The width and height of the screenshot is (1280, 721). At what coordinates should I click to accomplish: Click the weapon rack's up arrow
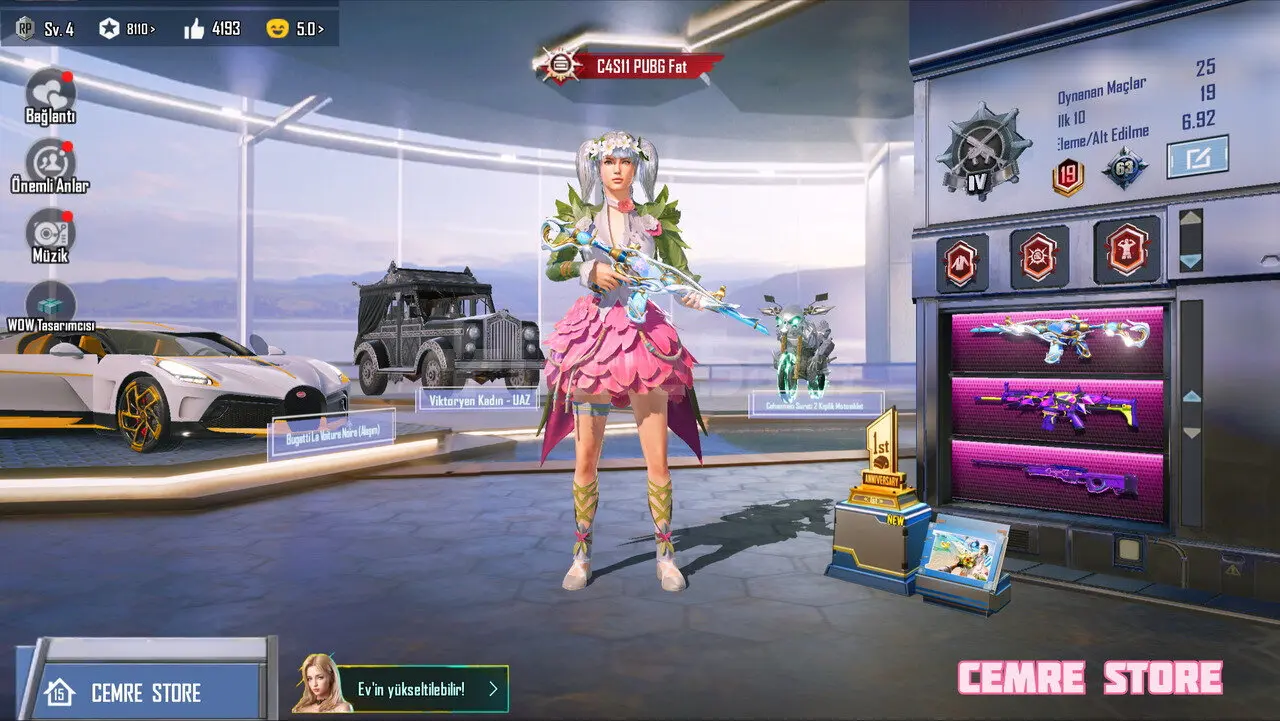(1190, 397)
